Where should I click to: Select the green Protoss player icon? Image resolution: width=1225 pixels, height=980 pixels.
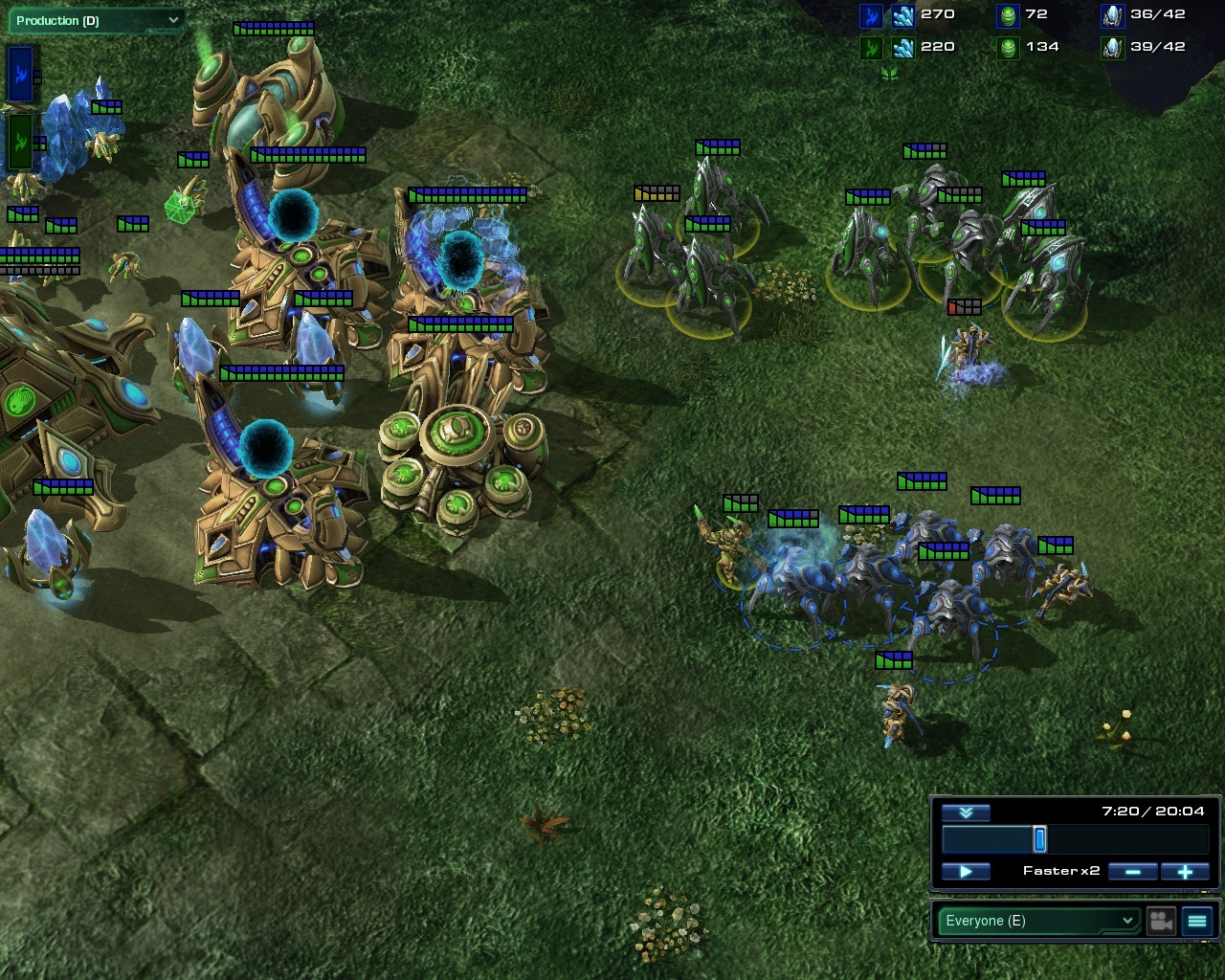(x=20, y=142)
